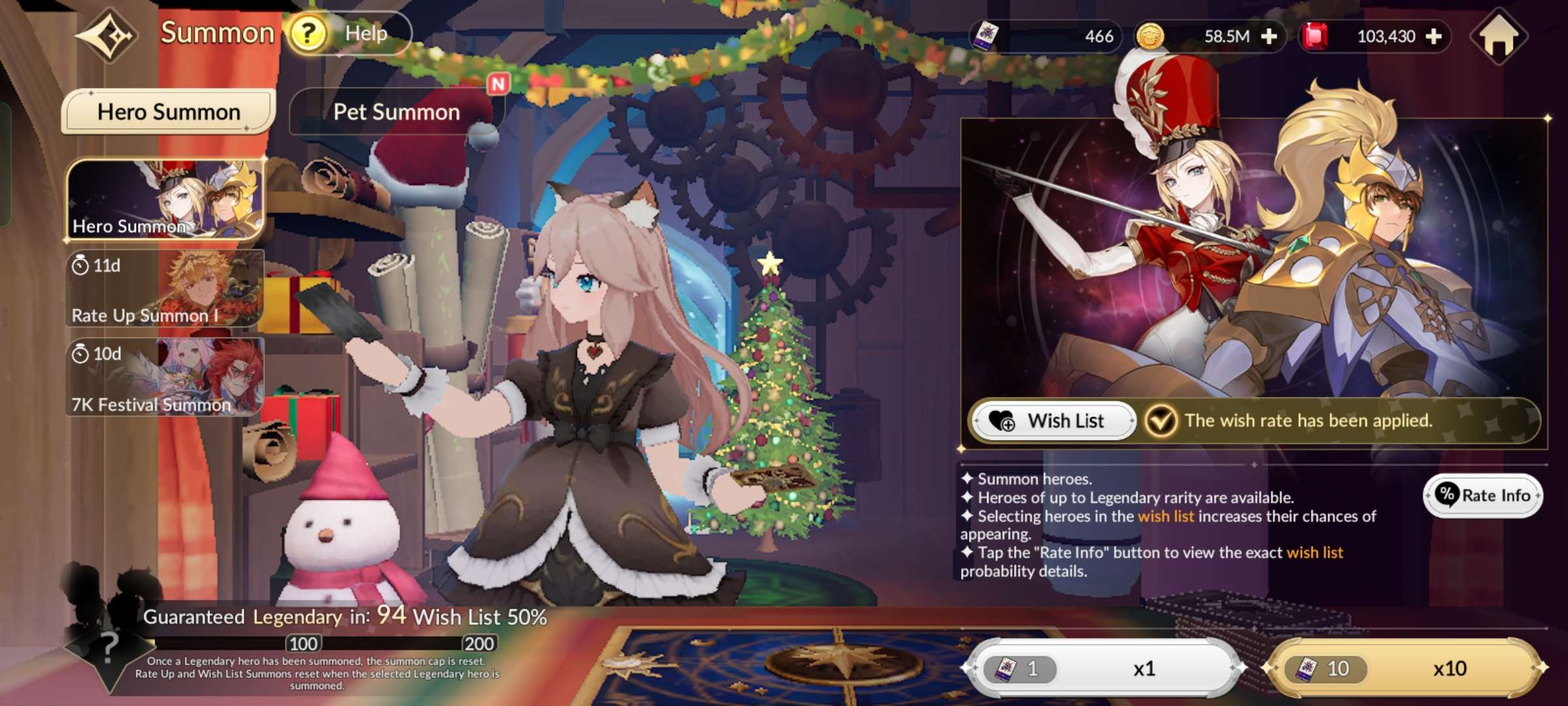Switch to the Hero Summon tab

[169, 112]
